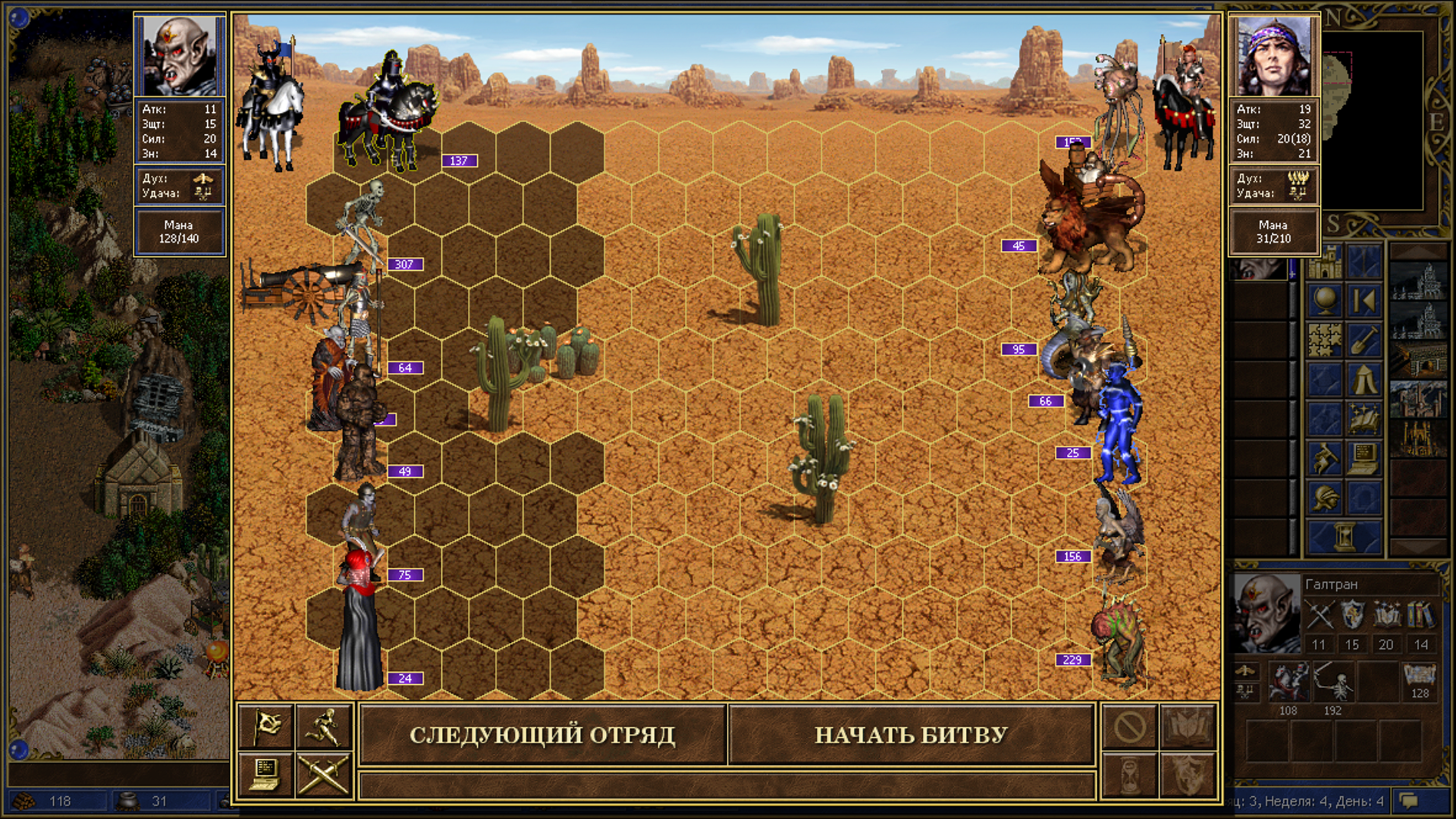Start the battle with Начать битву
This screenshot has width=1456, height=819.
[911, 734]
